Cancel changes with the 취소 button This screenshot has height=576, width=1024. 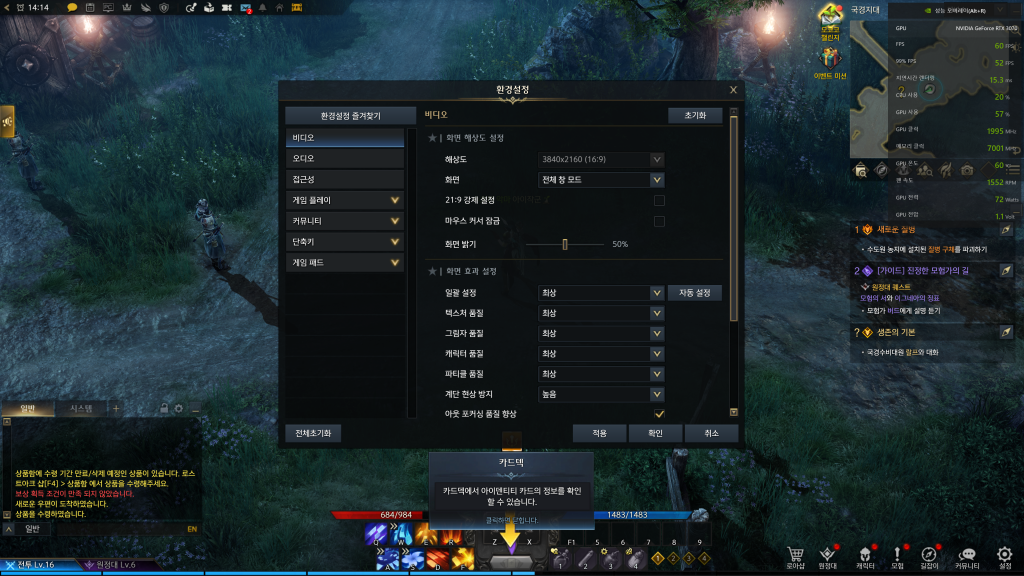pyautogui.click(x=711, y=433)
